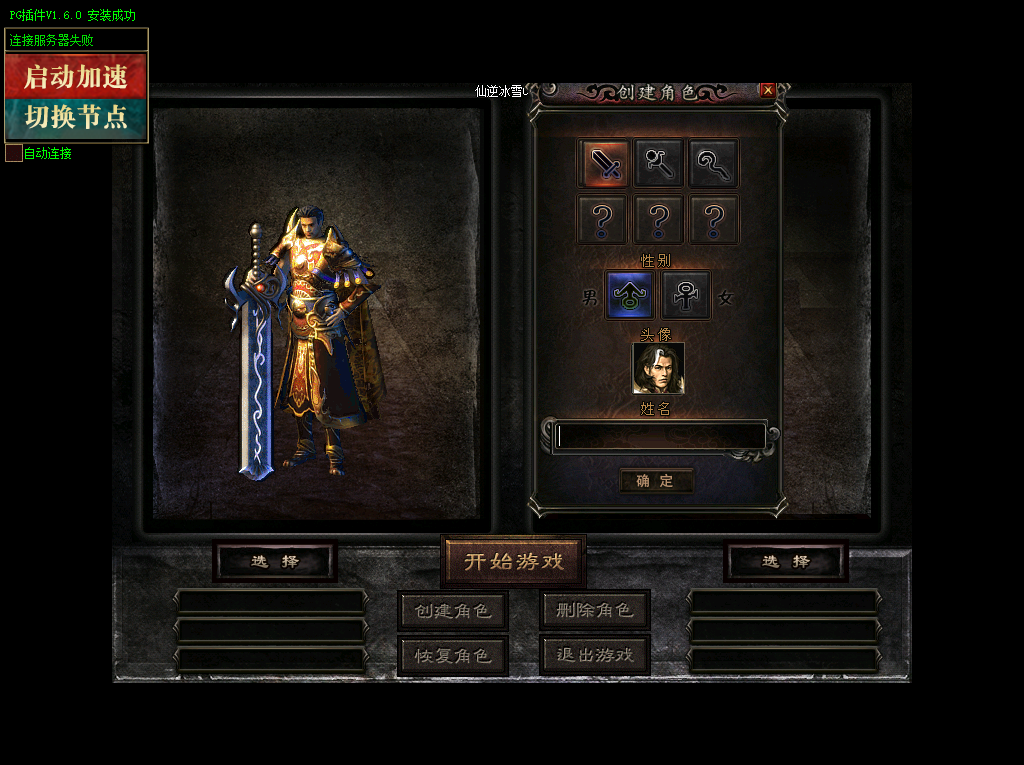The image size is (1024, 765).
Task: Click the character portrait thumbnail
Action: click(658, 368)
